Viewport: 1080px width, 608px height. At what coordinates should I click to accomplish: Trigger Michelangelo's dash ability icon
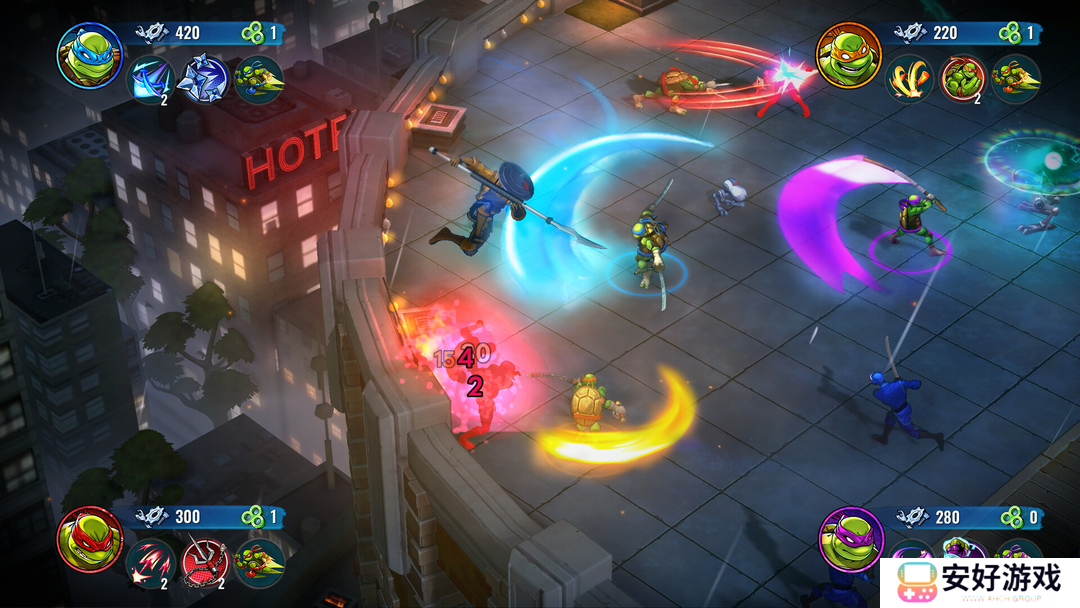(x=1015, y=80)
